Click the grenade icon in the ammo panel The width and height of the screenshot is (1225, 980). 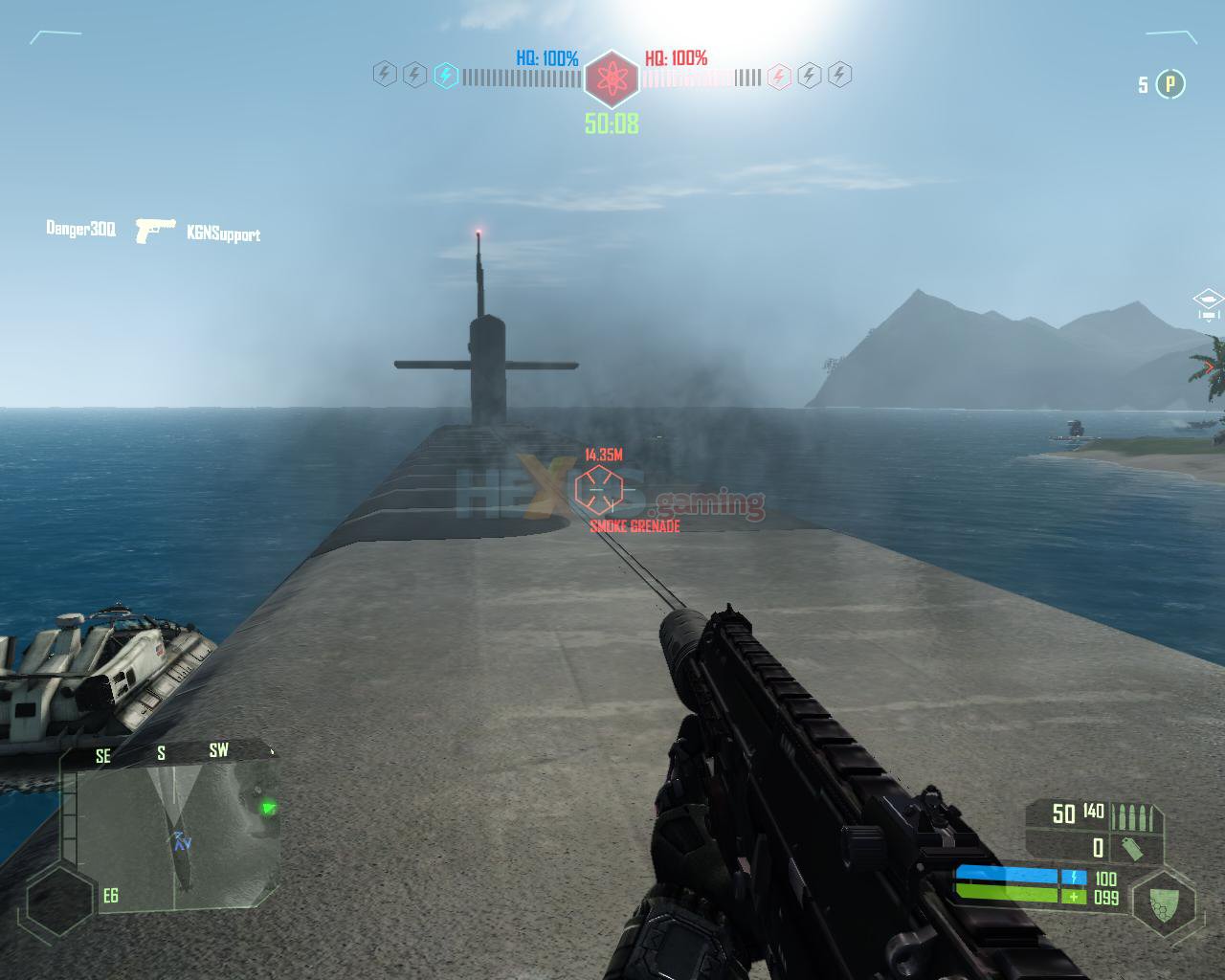(1132, 848)
